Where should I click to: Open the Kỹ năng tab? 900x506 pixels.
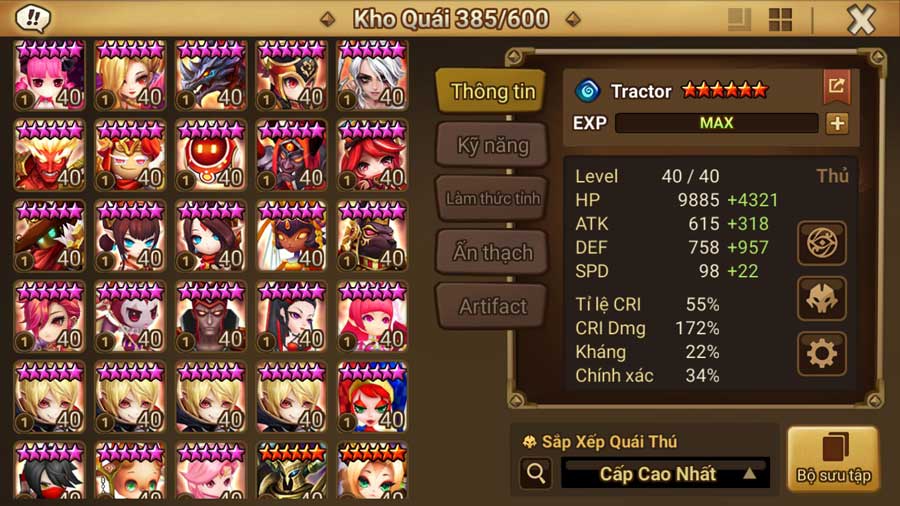(x=492, y=145)
